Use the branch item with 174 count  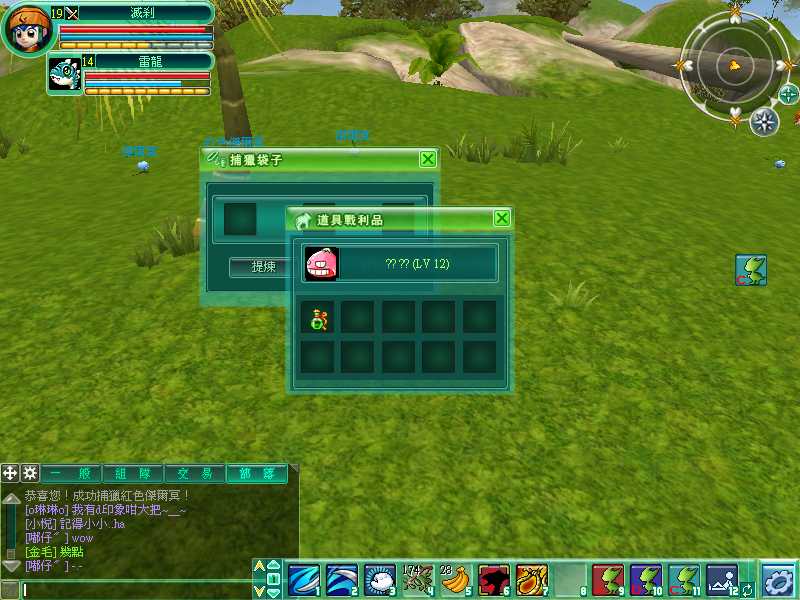(416, 580)
